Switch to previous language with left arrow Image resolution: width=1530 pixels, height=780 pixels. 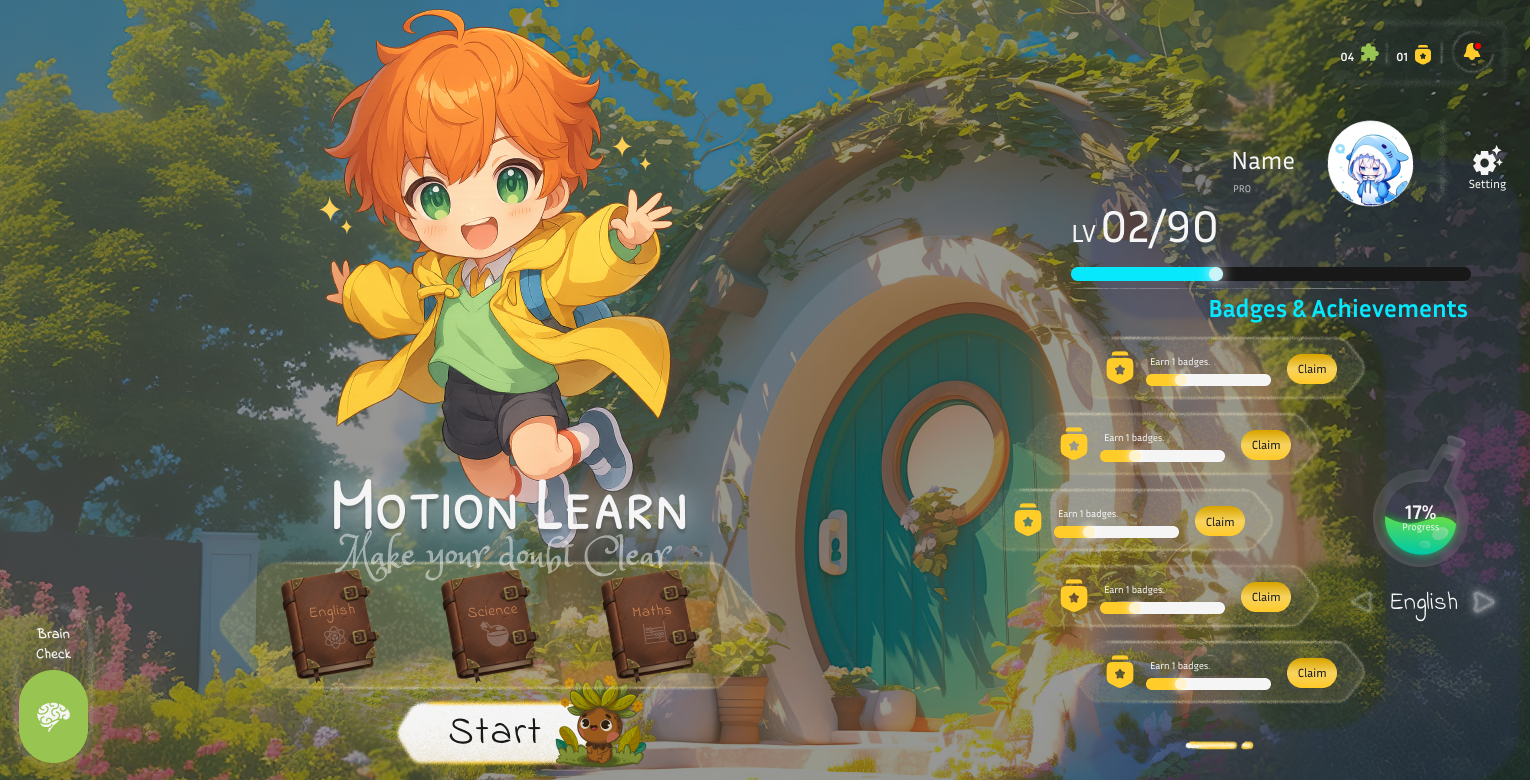tap(1361, 602)
